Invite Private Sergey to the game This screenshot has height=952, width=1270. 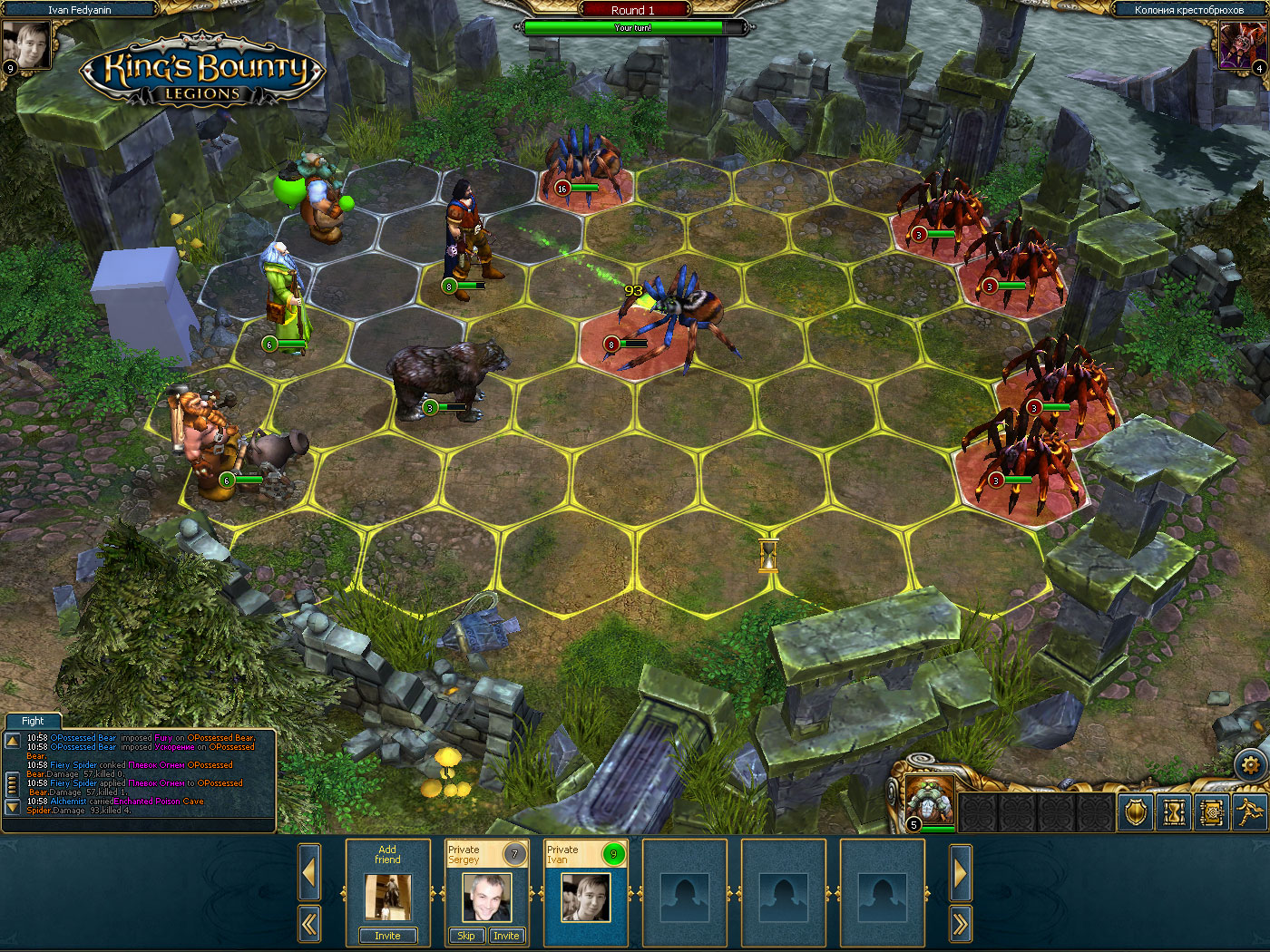pyautogui.click(x=506, y=935)
